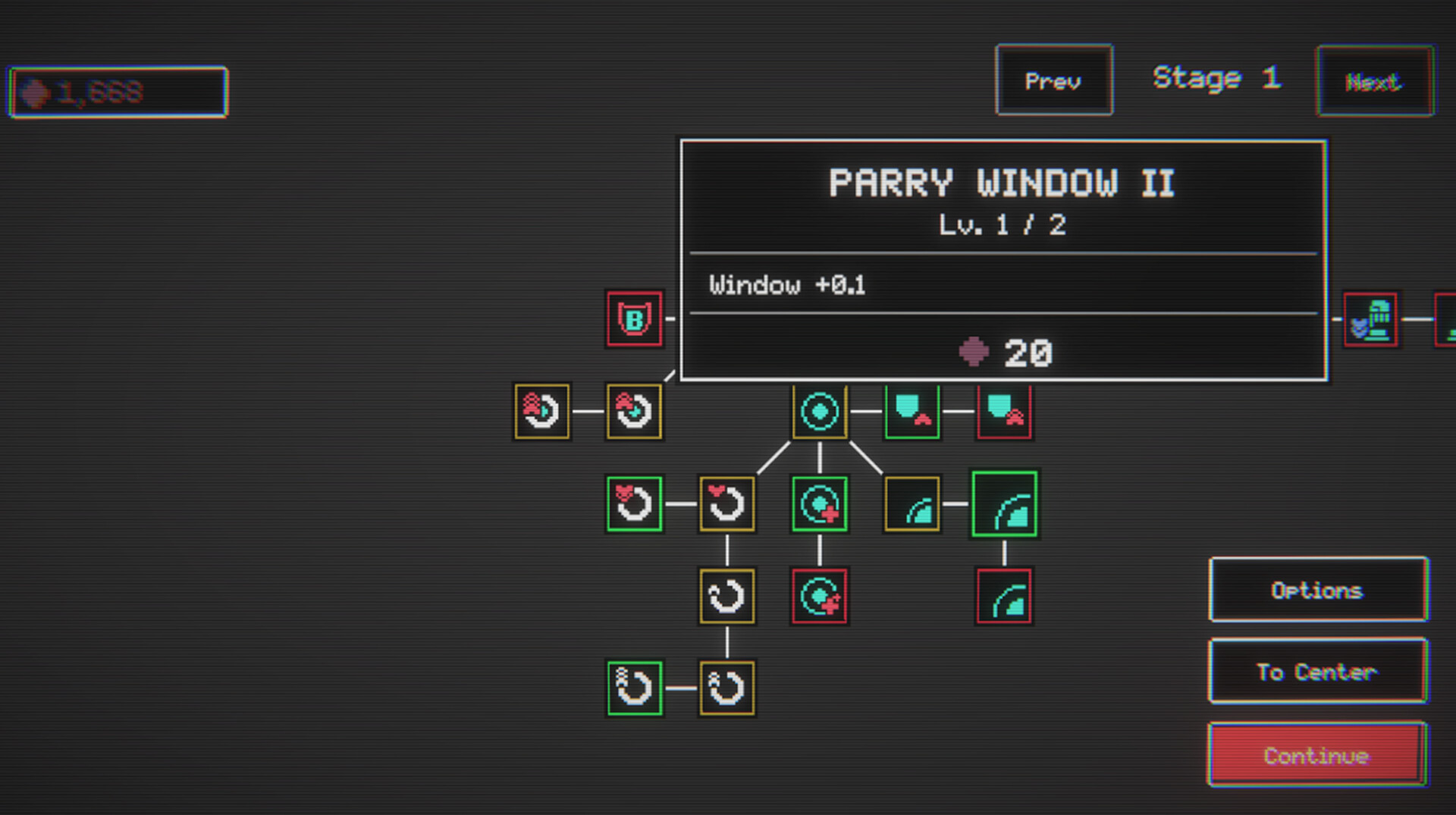Select the green target-with-plus upgrade node
The height and width of the screenshot is (815, 1456).
coord(819,503)
